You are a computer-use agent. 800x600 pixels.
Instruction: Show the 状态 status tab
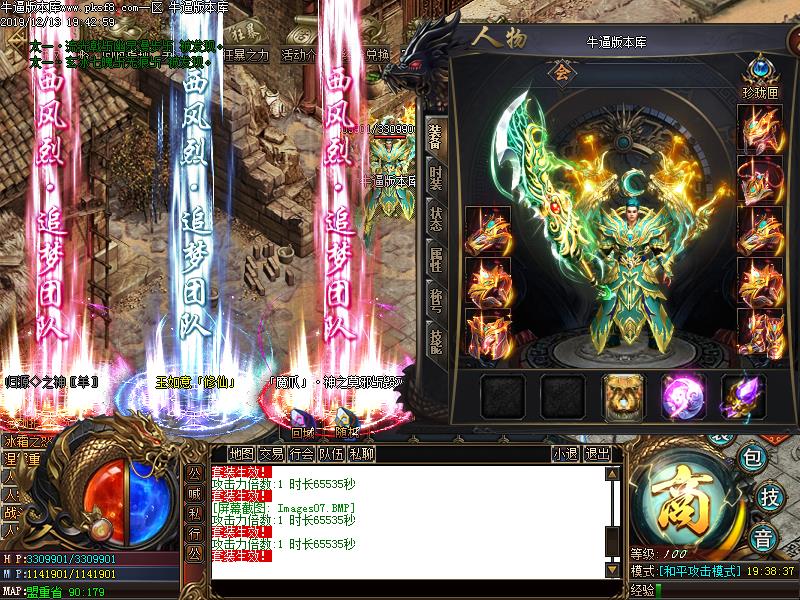(x=435, y=220)
